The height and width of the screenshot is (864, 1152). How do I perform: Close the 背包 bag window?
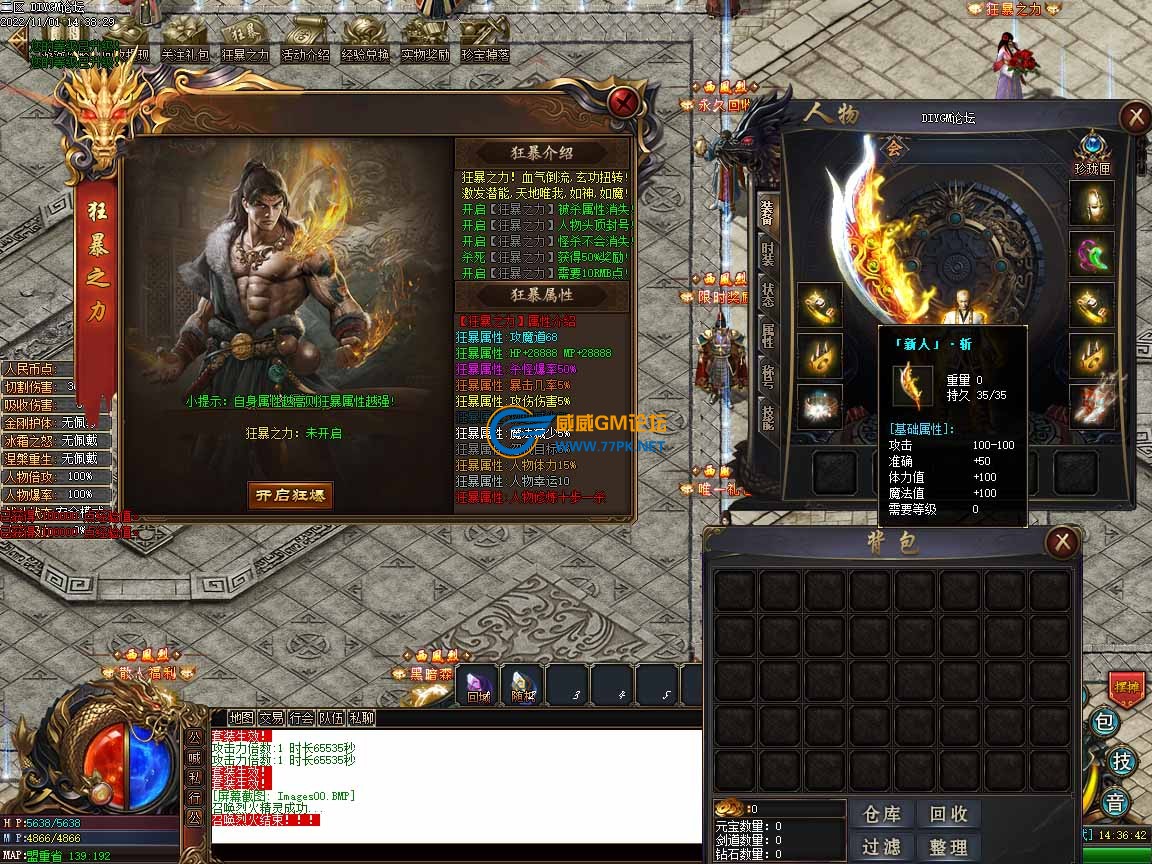pos(1061,543)
